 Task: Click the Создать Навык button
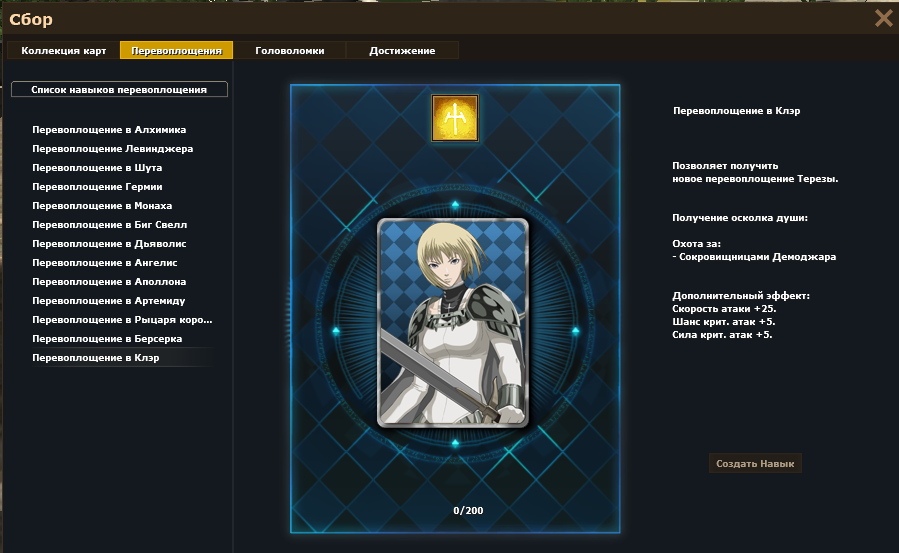(x=756, y=464)
